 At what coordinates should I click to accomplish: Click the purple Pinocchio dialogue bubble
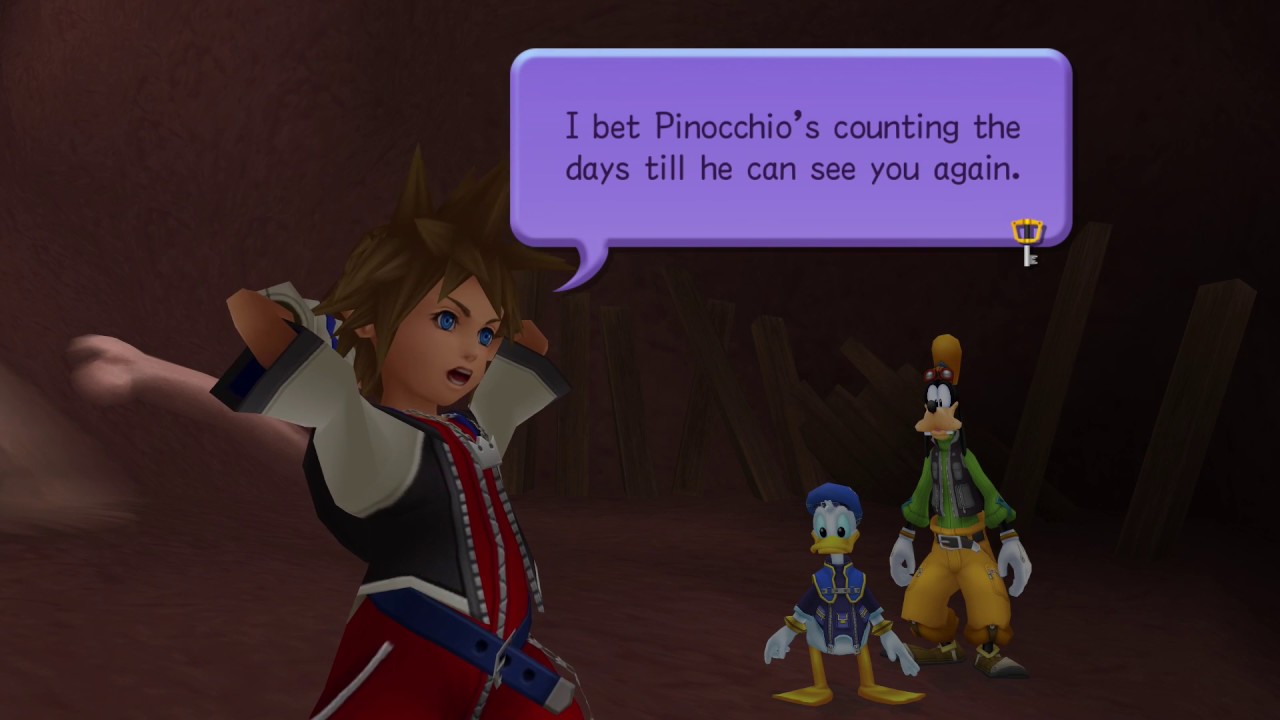(790, 148)
